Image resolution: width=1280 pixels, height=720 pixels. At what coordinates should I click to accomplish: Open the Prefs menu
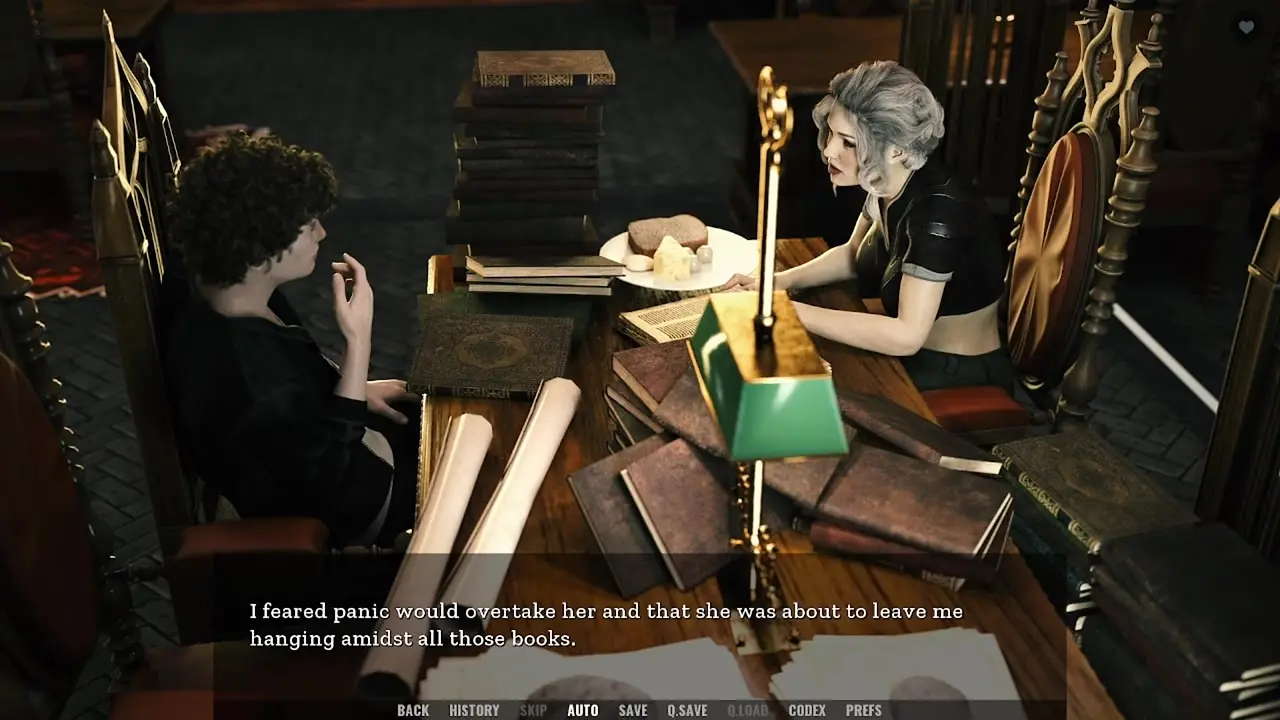[863, 710]
